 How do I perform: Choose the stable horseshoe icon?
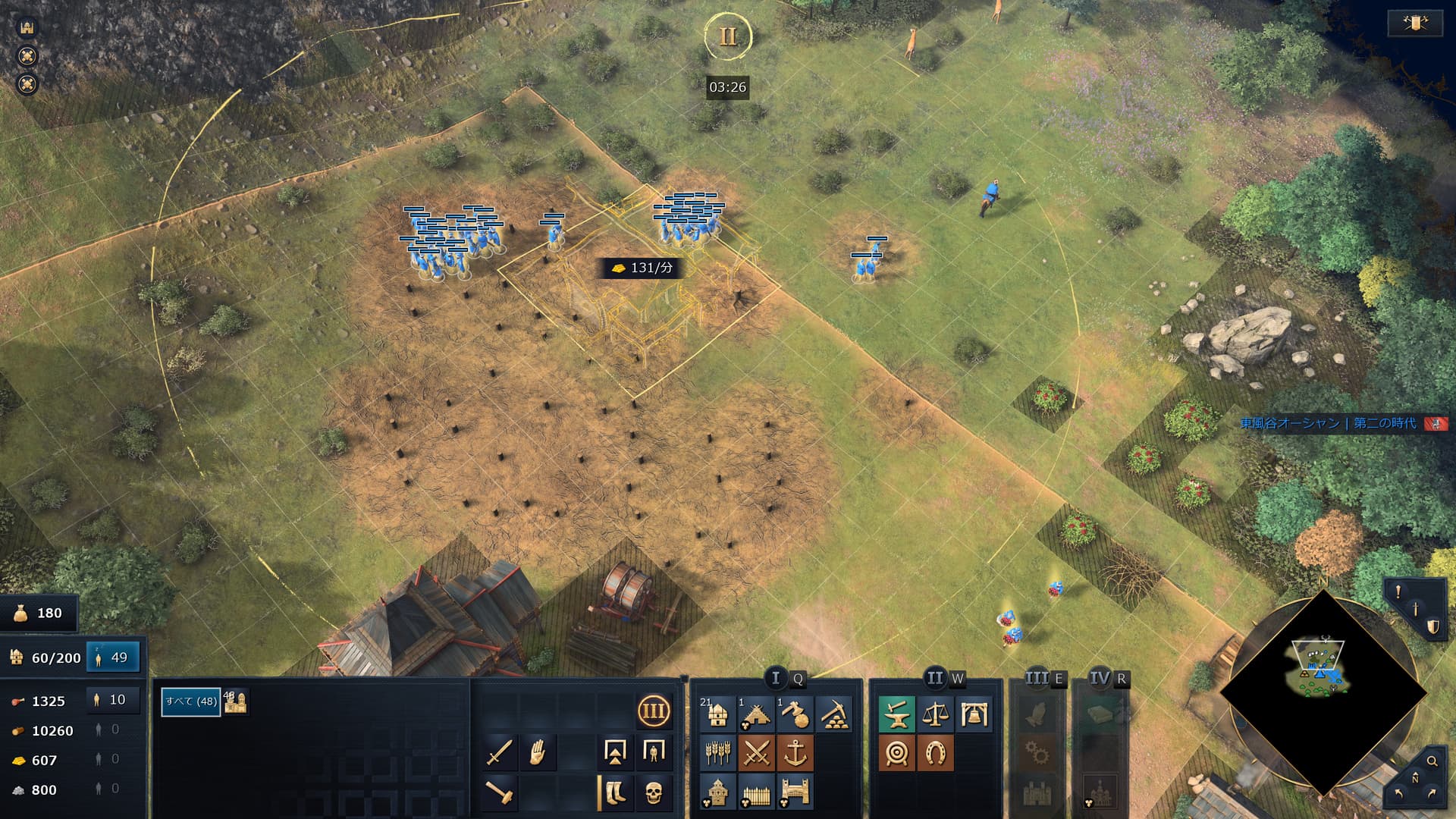click(x=936, y=753)
